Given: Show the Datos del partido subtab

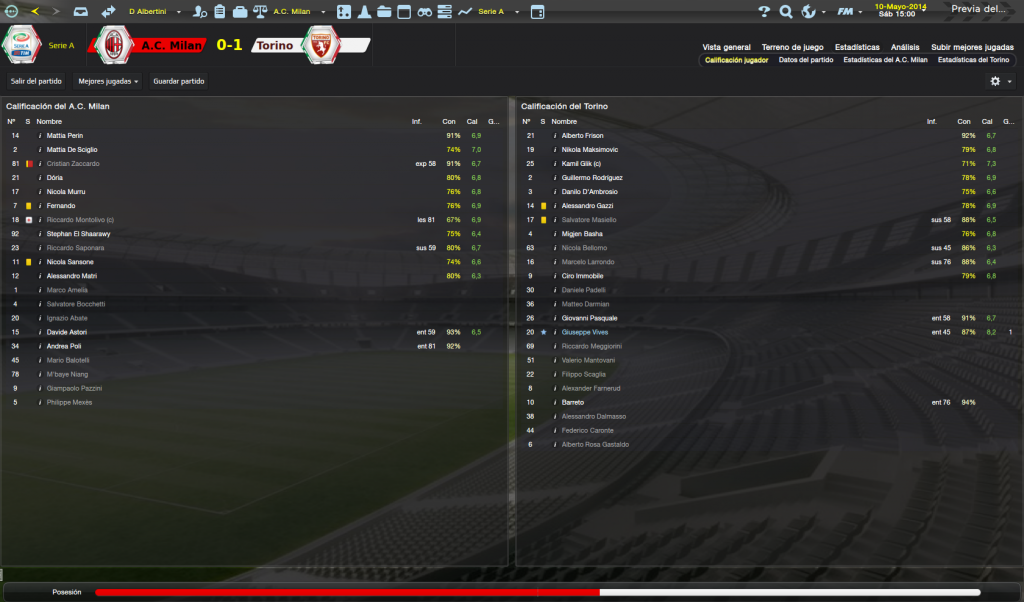Looking at the screenshot, I should (805, 60).
